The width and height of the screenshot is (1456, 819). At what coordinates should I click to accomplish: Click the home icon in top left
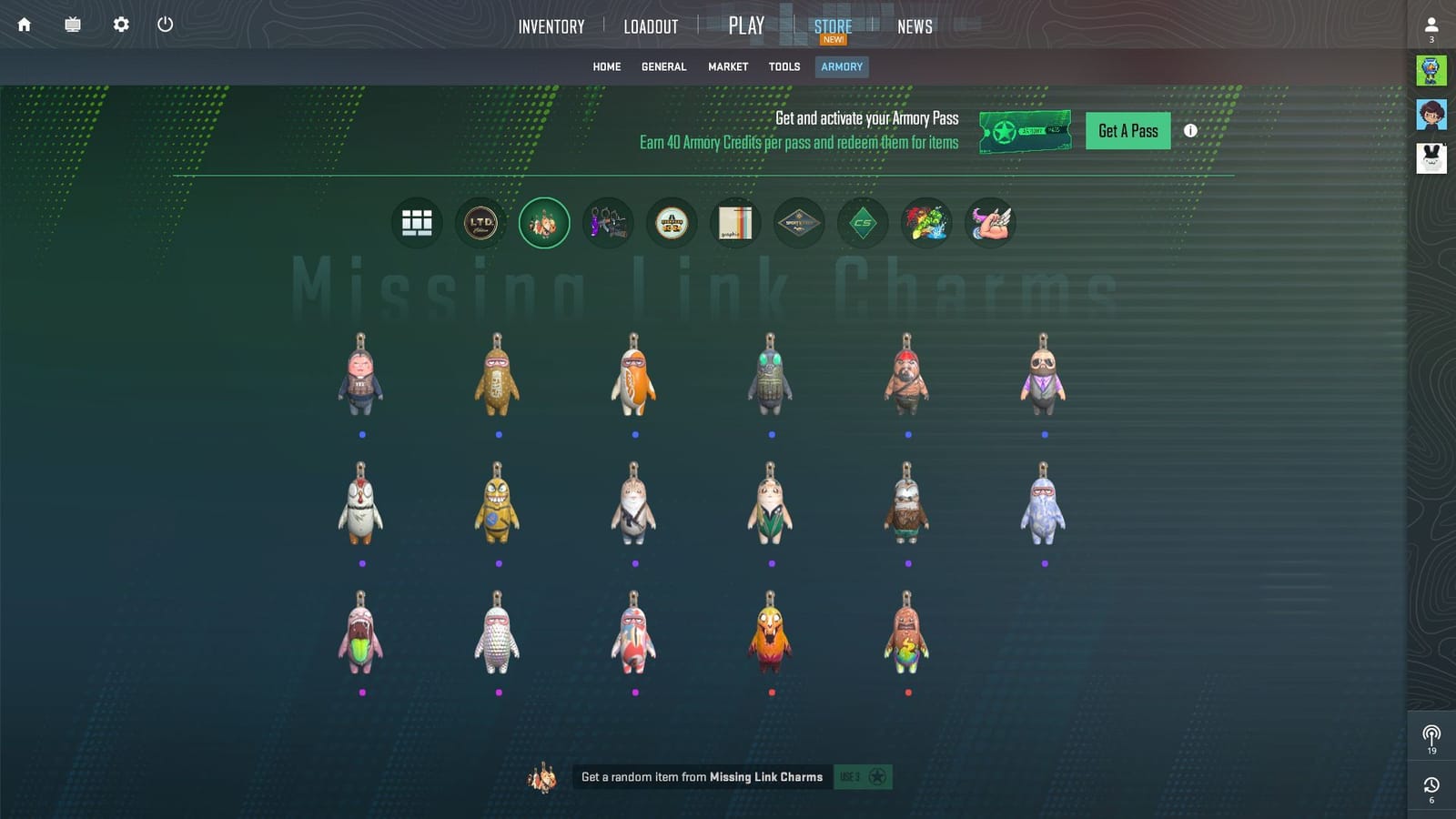pyautogui.click(x=24, y=25)
